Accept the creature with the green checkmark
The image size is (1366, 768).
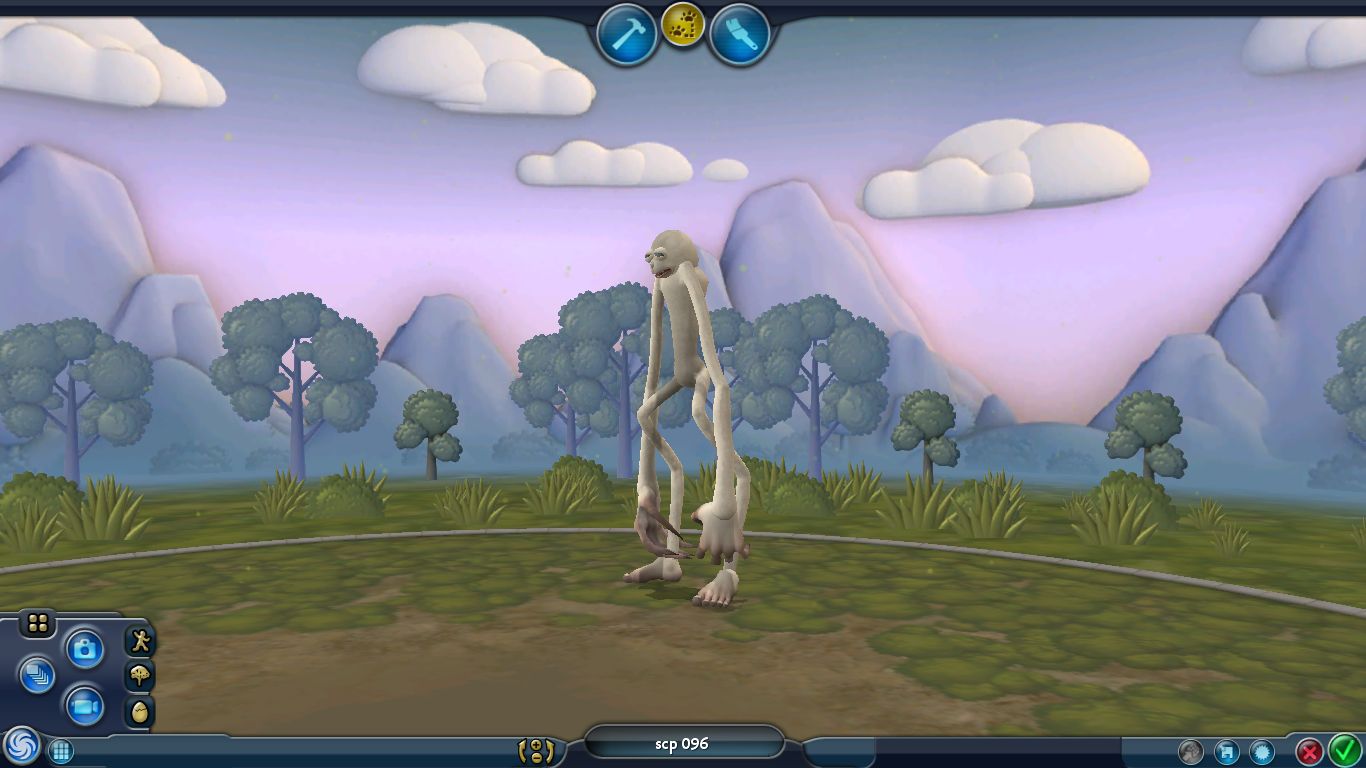(1343, 750)
